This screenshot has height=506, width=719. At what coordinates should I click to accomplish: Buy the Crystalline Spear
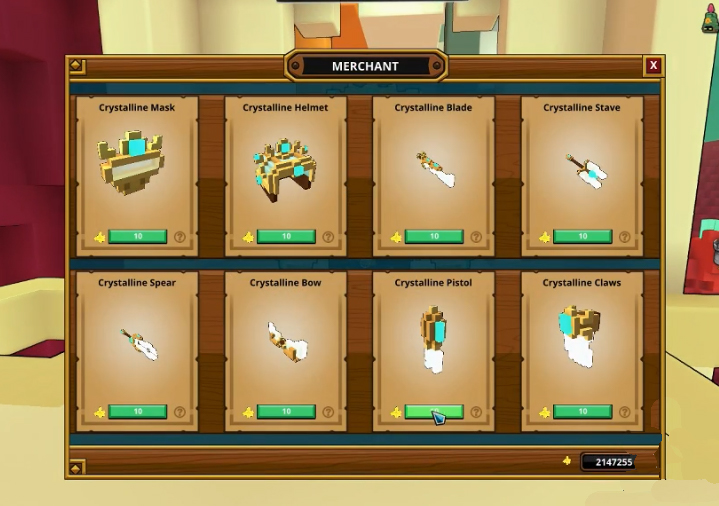[137, 412]
